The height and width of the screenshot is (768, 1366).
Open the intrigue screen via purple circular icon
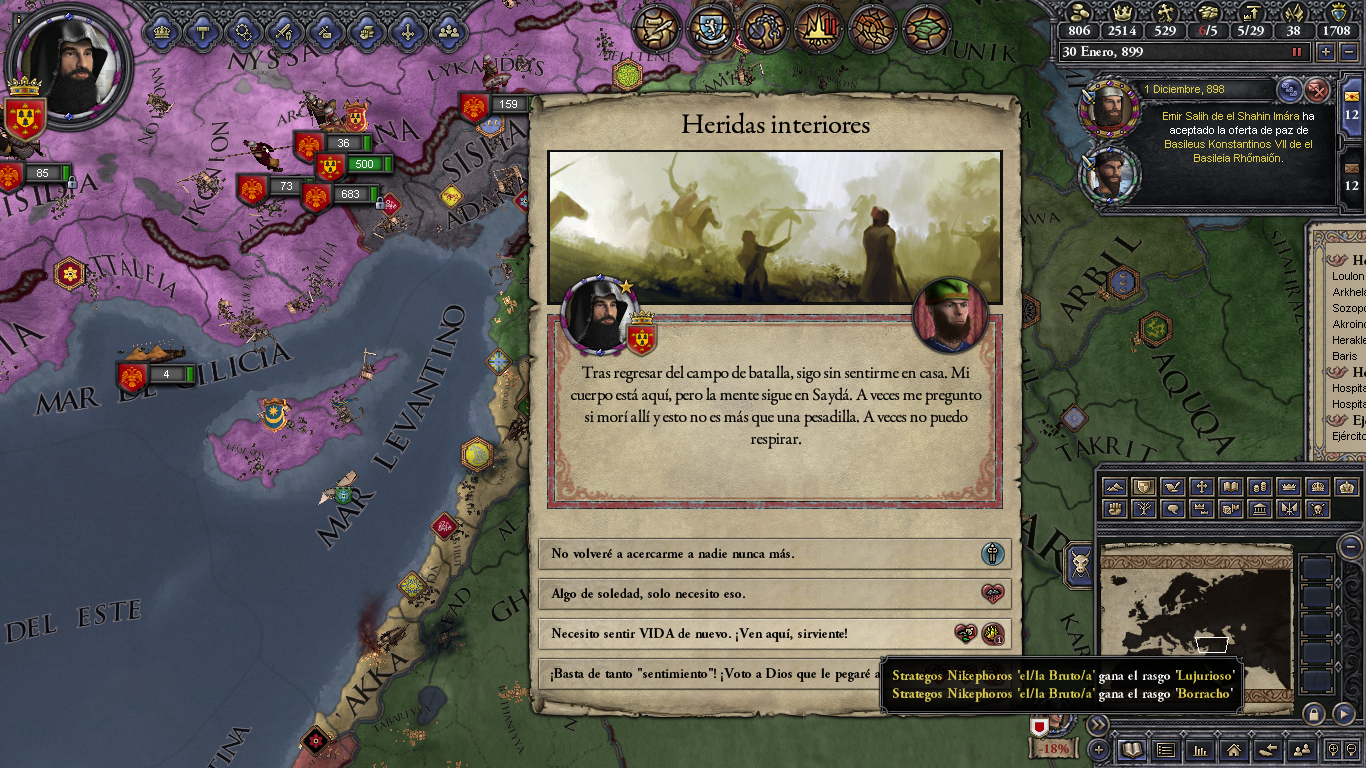point(764,27)
